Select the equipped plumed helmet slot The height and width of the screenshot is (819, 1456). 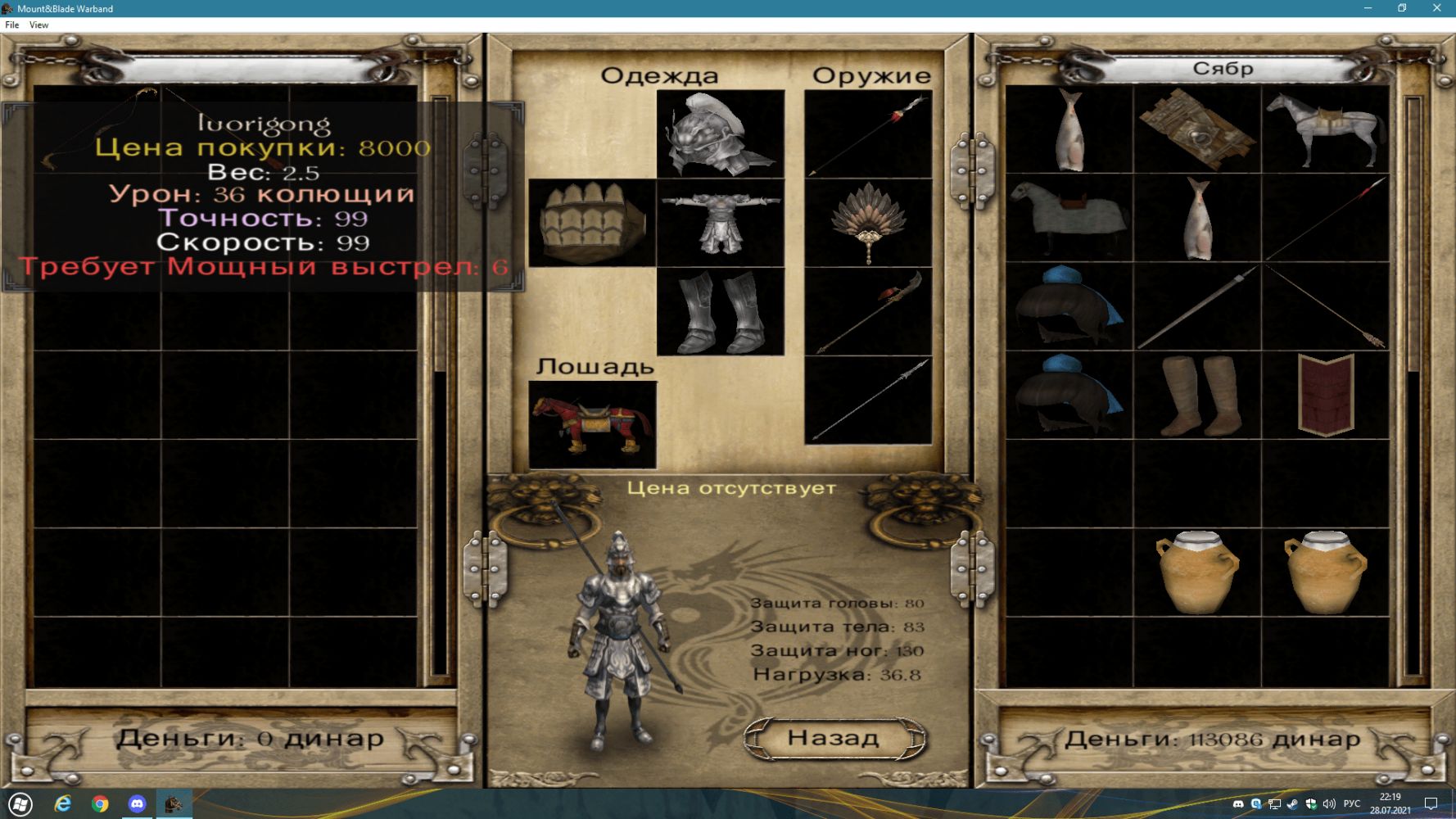coord(720,134)
